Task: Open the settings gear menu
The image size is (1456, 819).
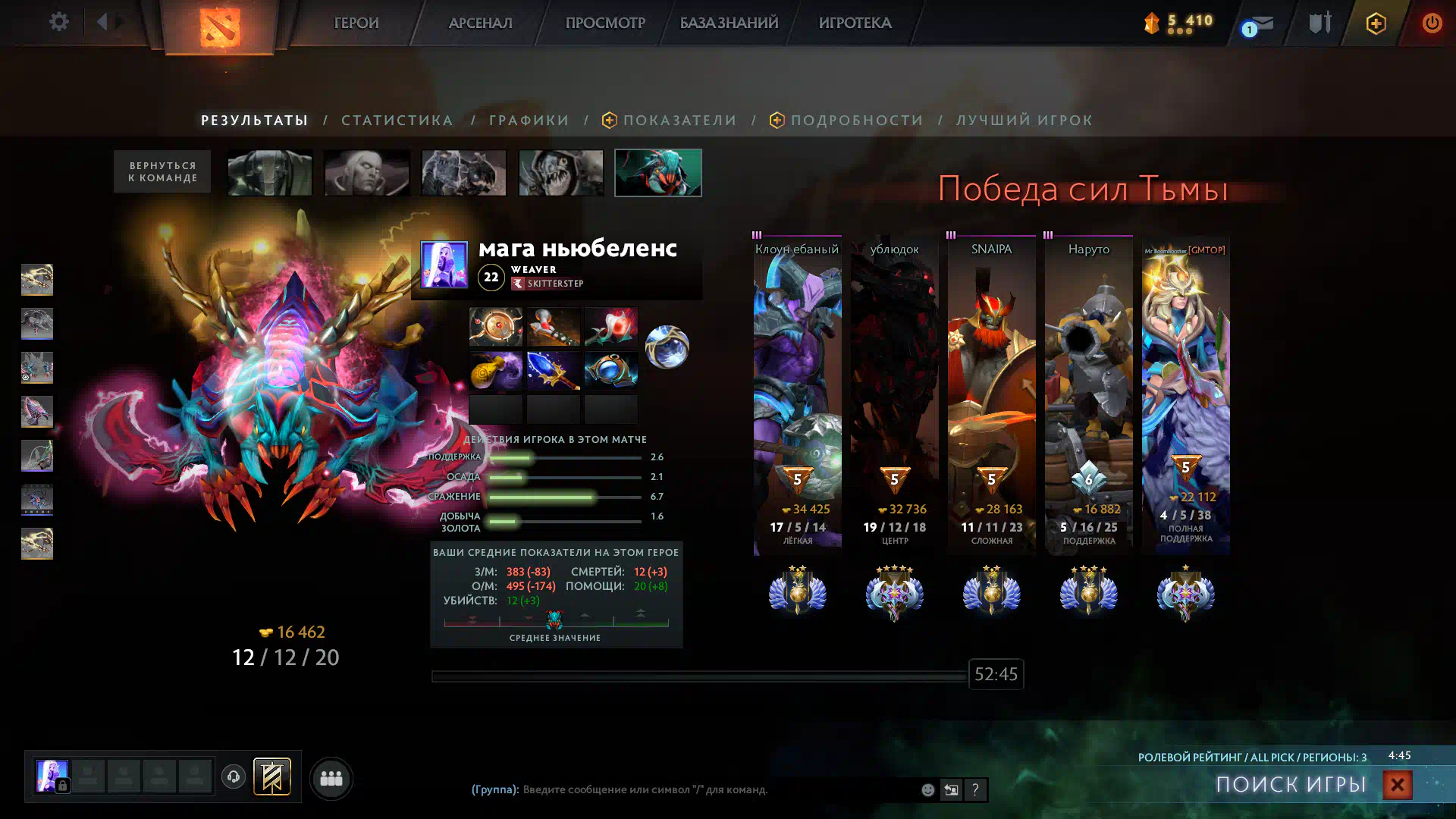Action: 58,22
